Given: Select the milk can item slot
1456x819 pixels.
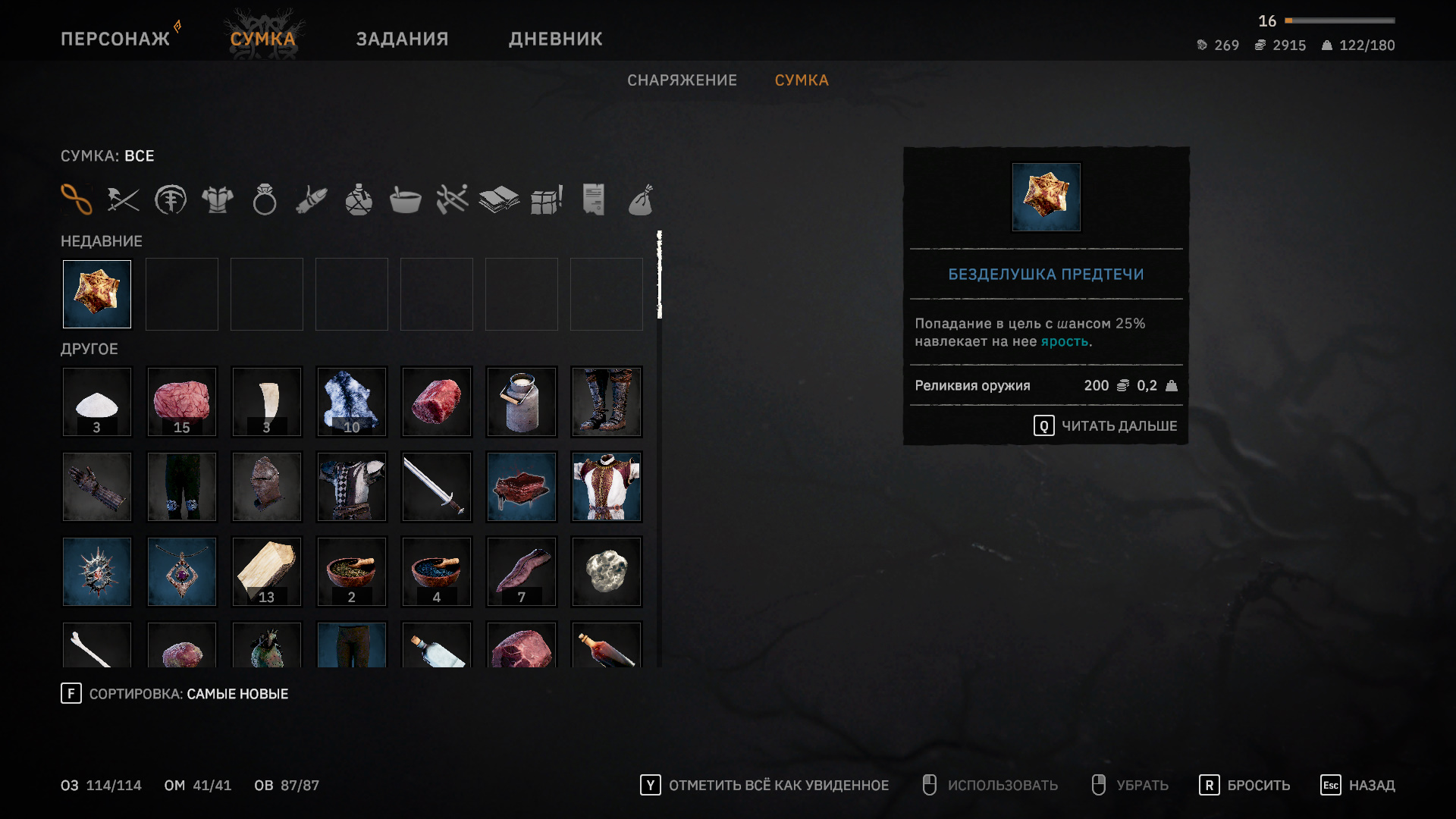Looking at the screenshot, I should click(522, 402).
